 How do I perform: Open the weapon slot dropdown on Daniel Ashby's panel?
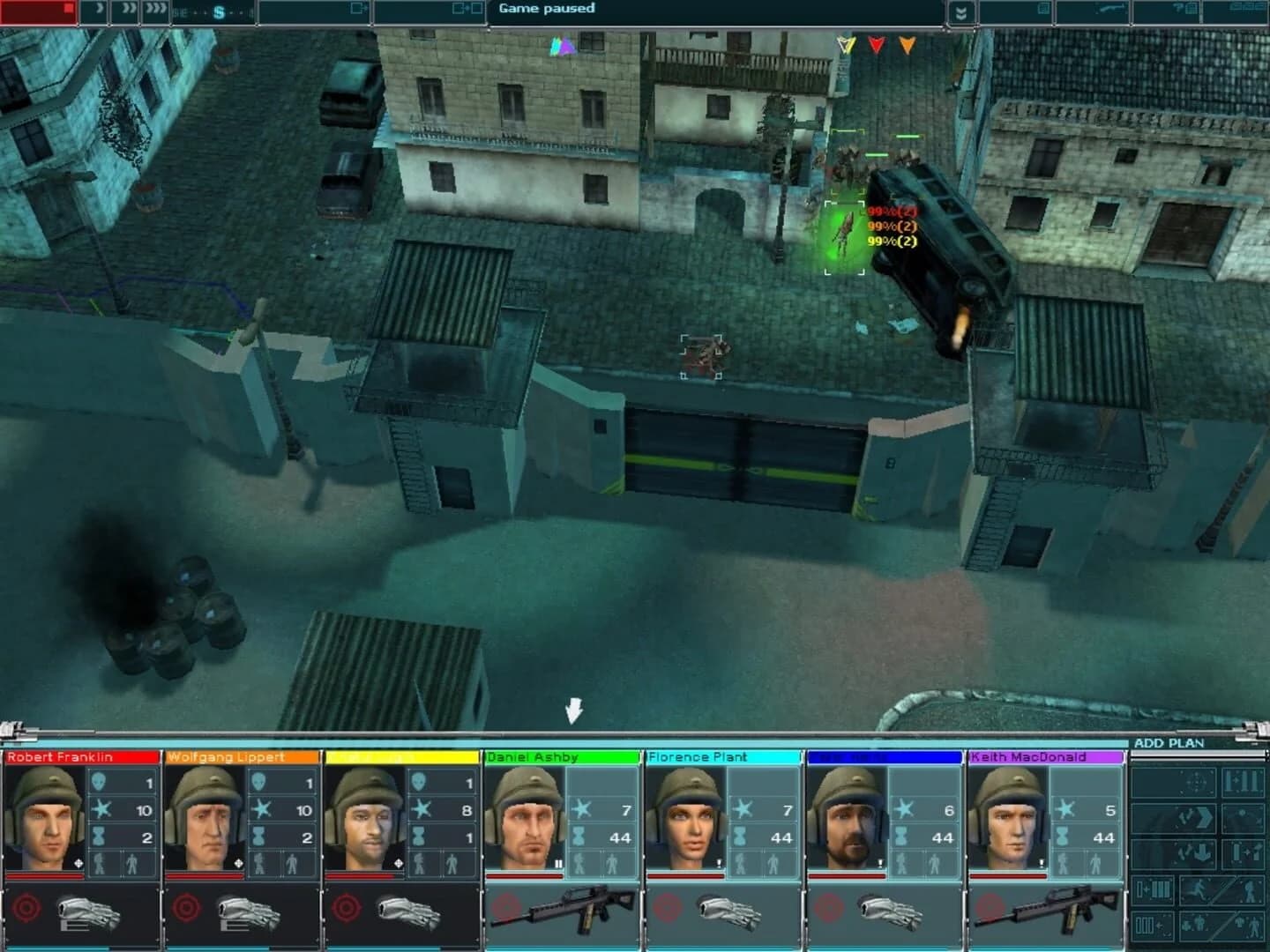579,911
